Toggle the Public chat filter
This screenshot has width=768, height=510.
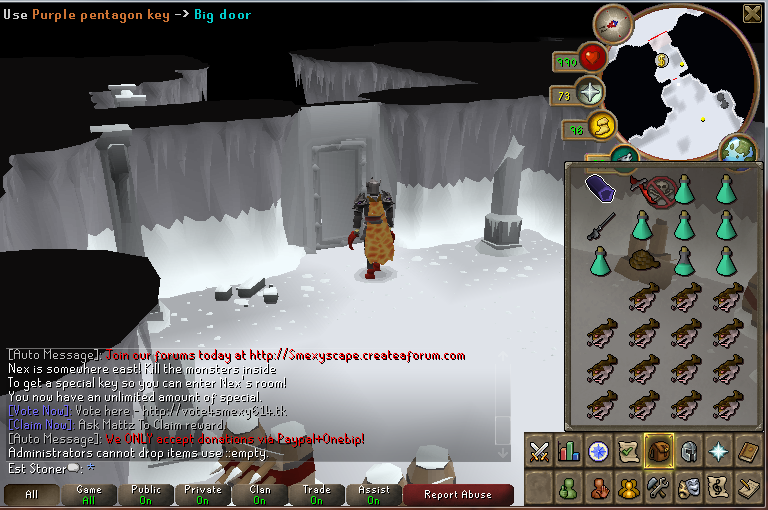click(146, 494)
